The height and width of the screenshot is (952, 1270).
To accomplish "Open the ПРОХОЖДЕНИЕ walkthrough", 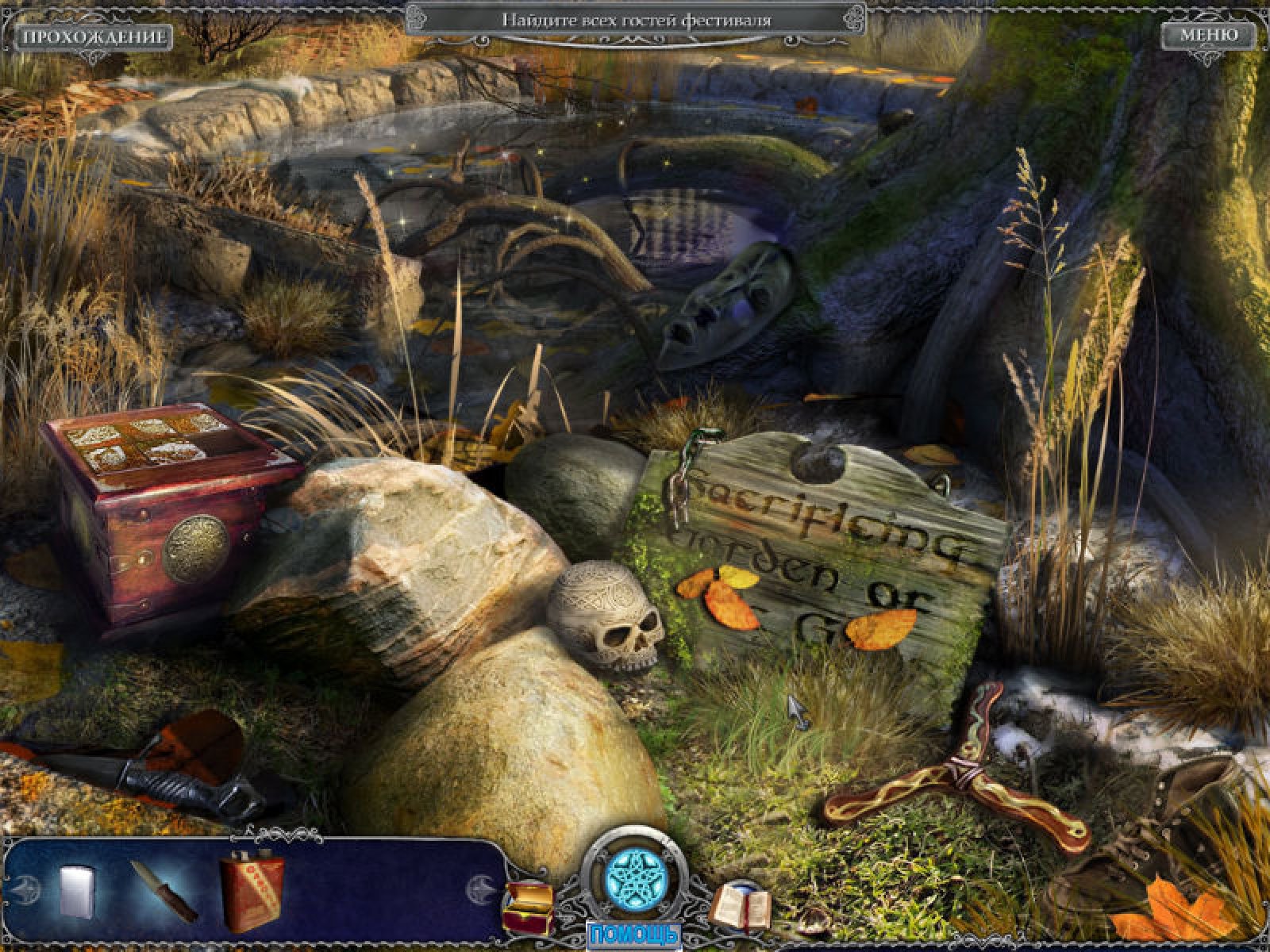I will 93,36.
